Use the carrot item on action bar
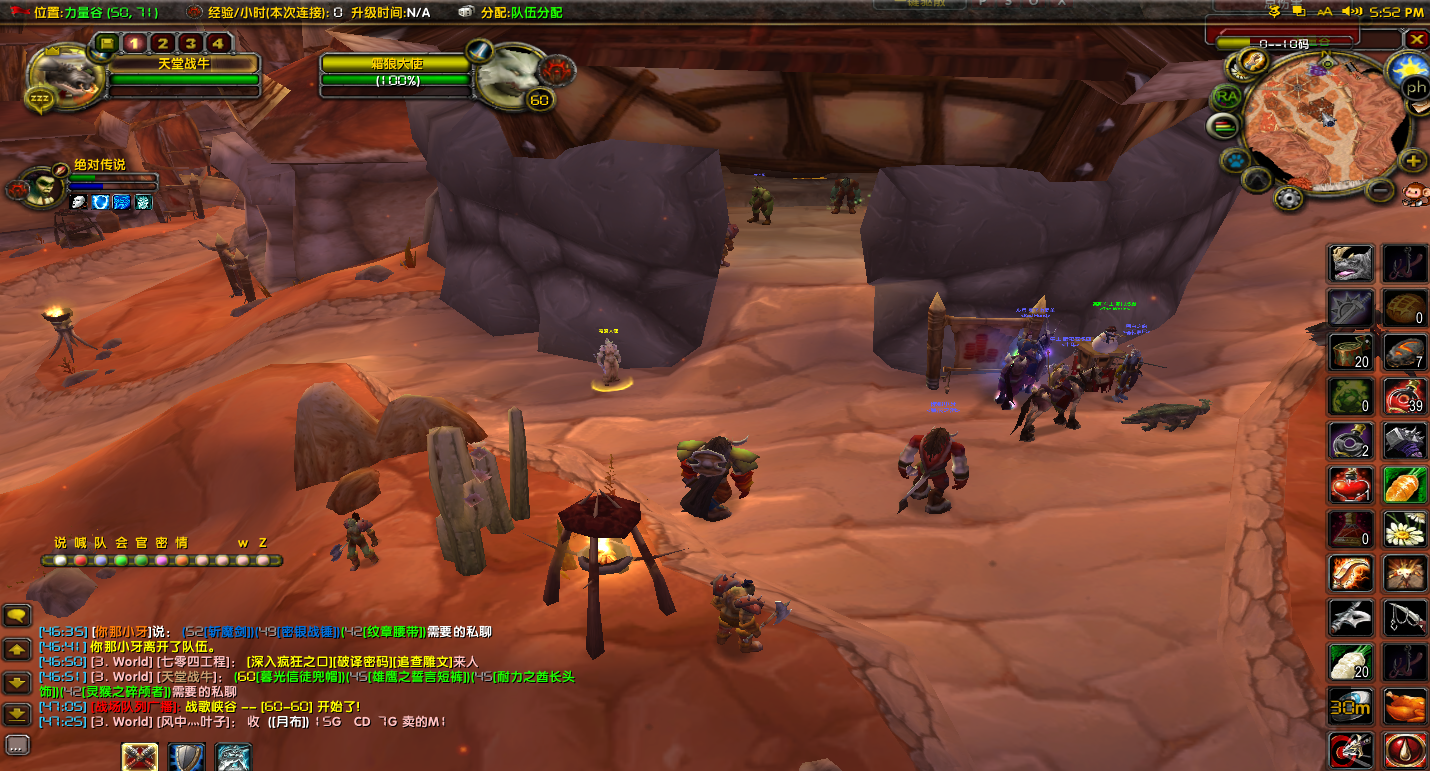This screenshot has width=1430, height=771. click(1405, 485)
